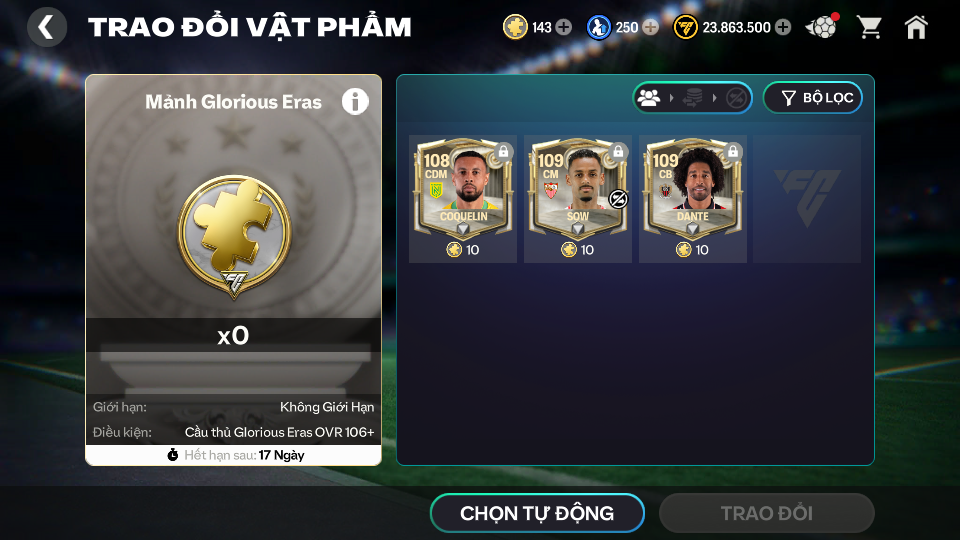Add more FC coins
This screenshot has height=540, width=960.
[783, 27]
